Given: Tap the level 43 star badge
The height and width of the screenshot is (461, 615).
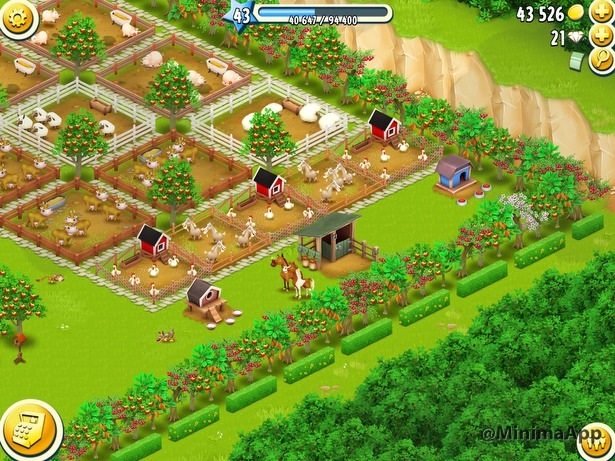Looking at the screenshot, I should point(242,15).
